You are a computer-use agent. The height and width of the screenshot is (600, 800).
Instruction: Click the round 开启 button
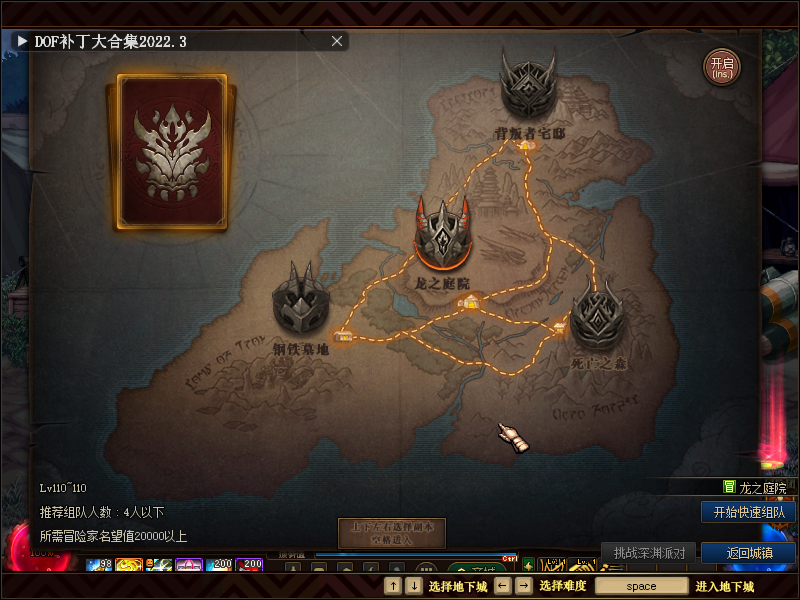[721, 67]
